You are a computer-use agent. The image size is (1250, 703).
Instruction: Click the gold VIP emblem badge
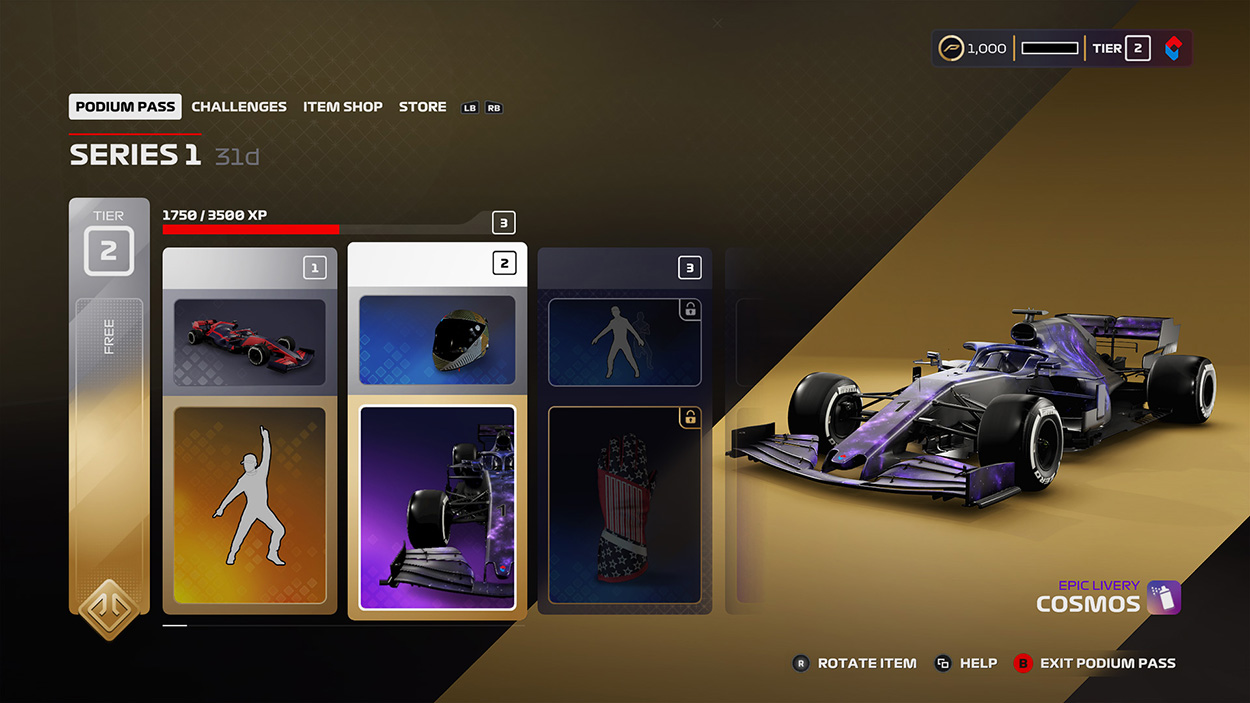pos(109,609)
